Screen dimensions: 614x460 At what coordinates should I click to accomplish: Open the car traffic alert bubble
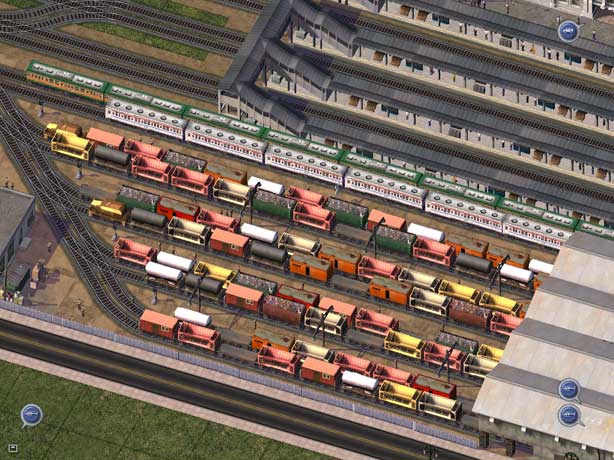[x=568, y=31]
